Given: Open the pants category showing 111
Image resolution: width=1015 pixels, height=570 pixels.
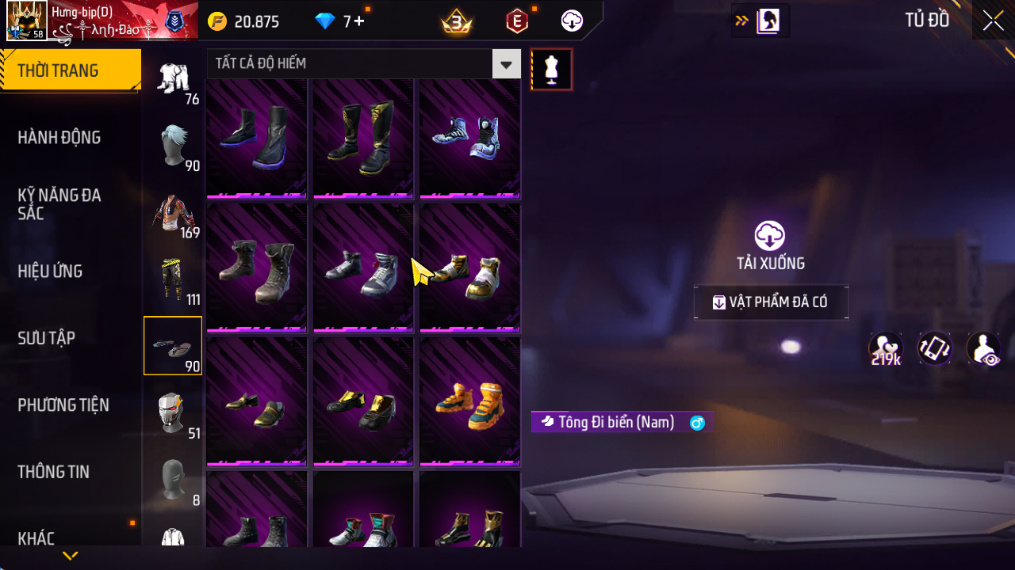Looking at the screenshot, I should tap(173, 281).
